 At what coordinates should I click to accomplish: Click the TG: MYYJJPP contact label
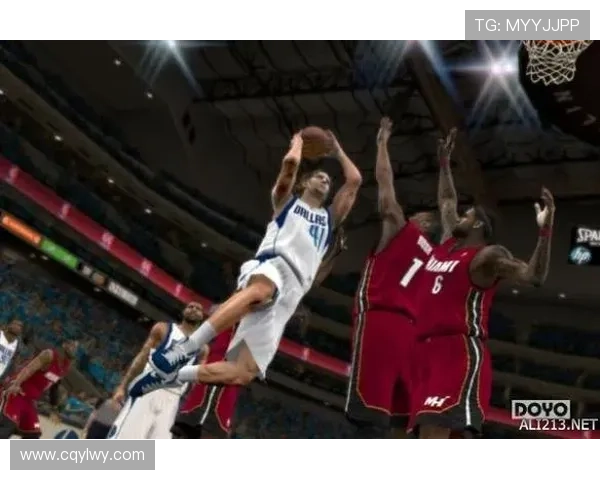pyautogui.click(x=527, y=24)
